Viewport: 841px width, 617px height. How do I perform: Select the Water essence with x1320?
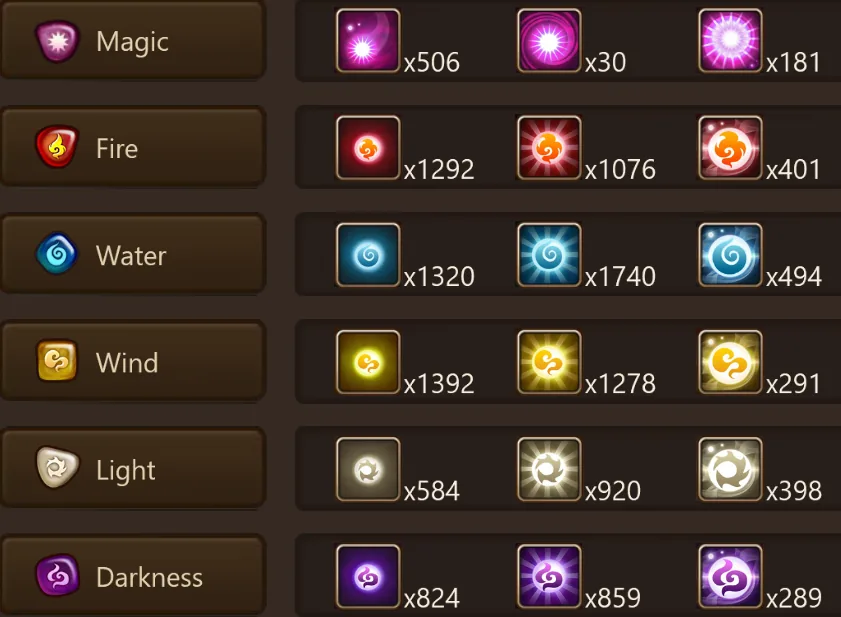(x=368, y=255)
